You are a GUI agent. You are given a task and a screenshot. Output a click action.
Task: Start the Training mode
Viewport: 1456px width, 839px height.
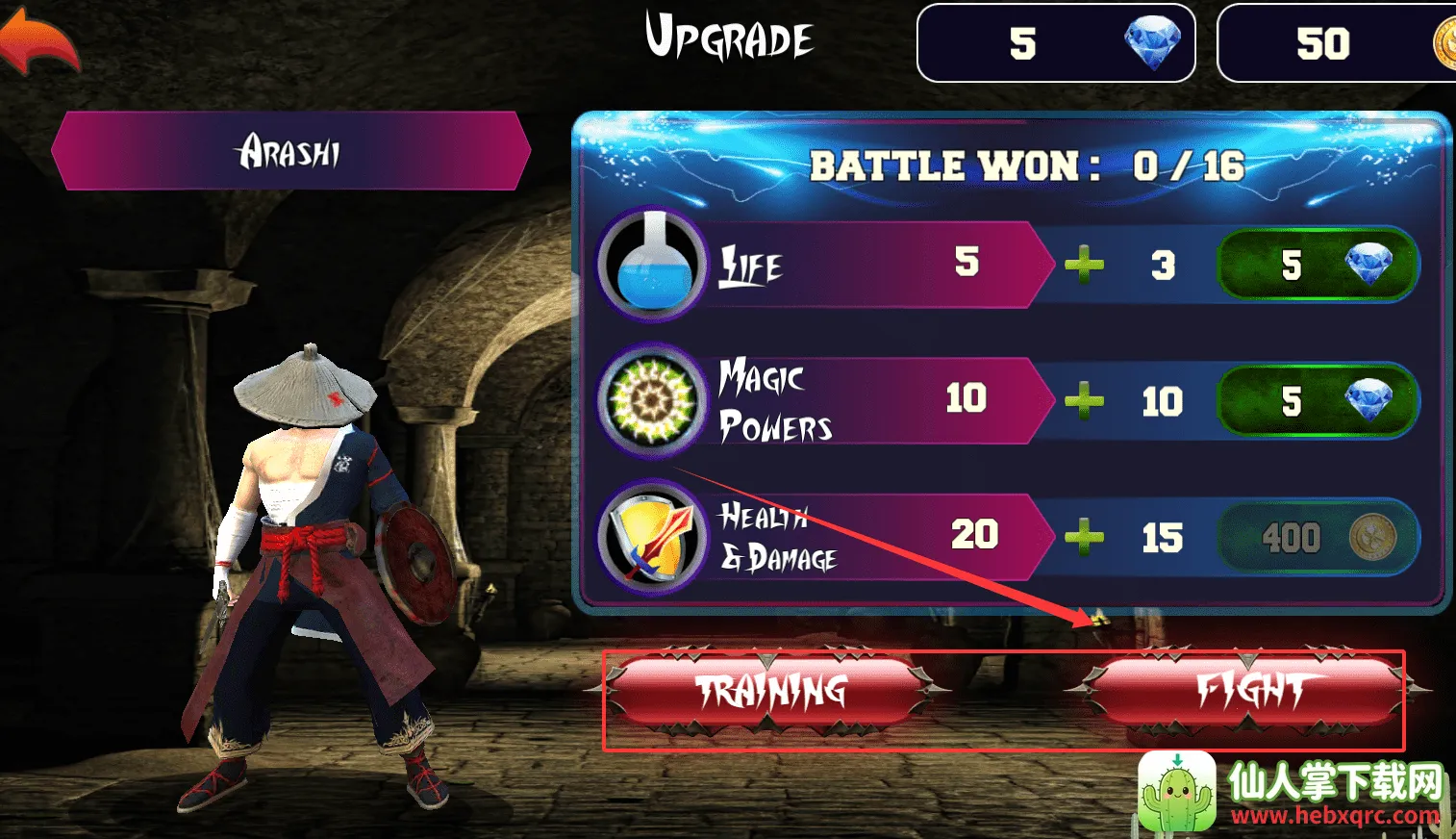tap(770, 691)
